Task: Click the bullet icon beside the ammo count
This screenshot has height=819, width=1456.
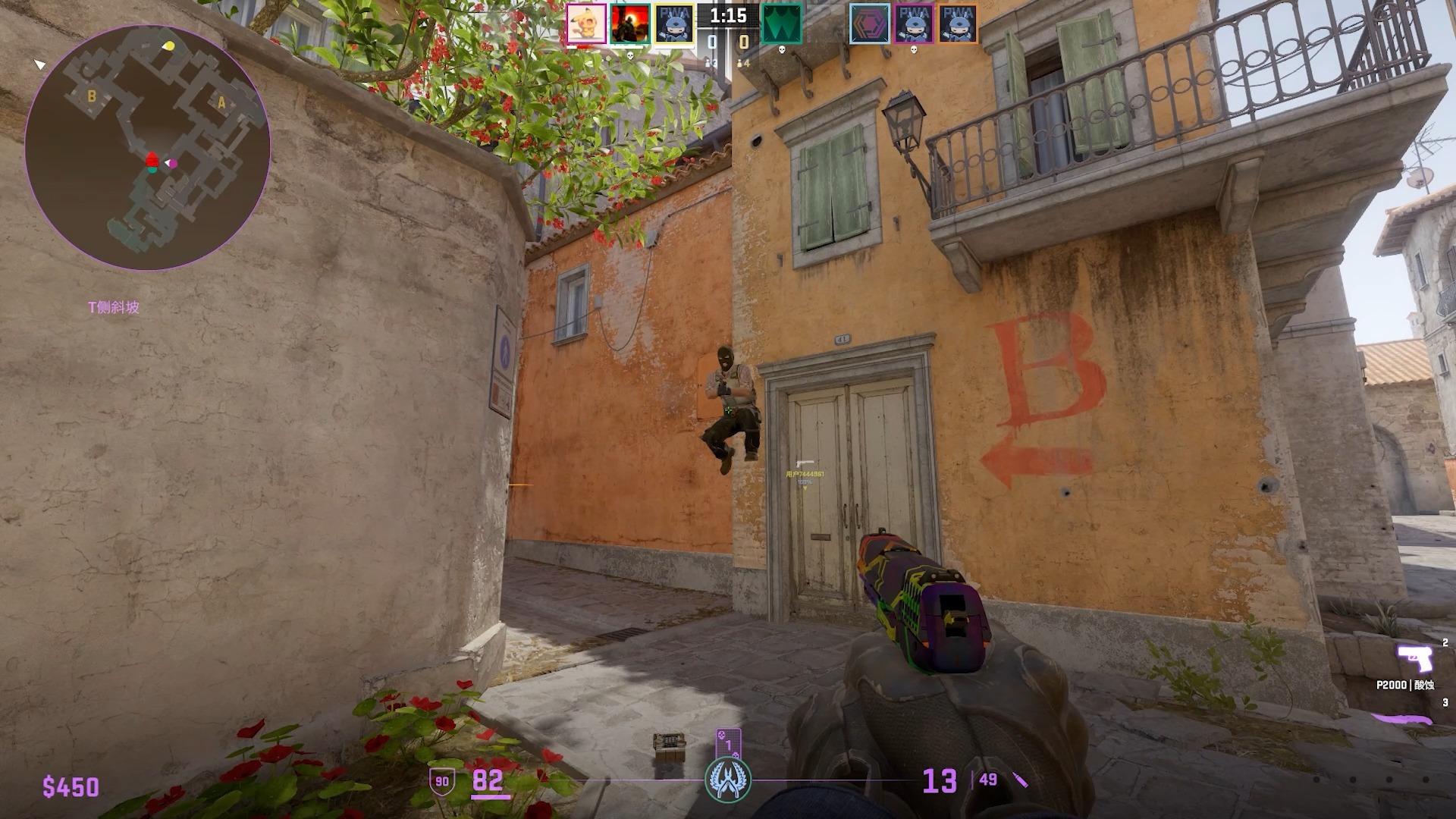Action: pos(1020,778)
